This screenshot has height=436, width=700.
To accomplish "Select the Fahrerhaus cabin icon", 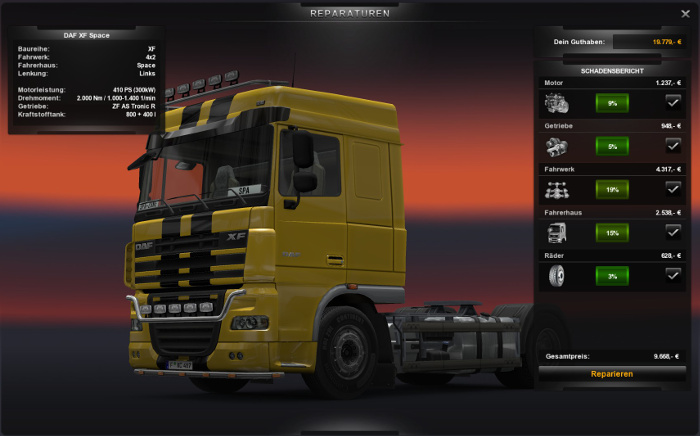I will pos(557,232).
